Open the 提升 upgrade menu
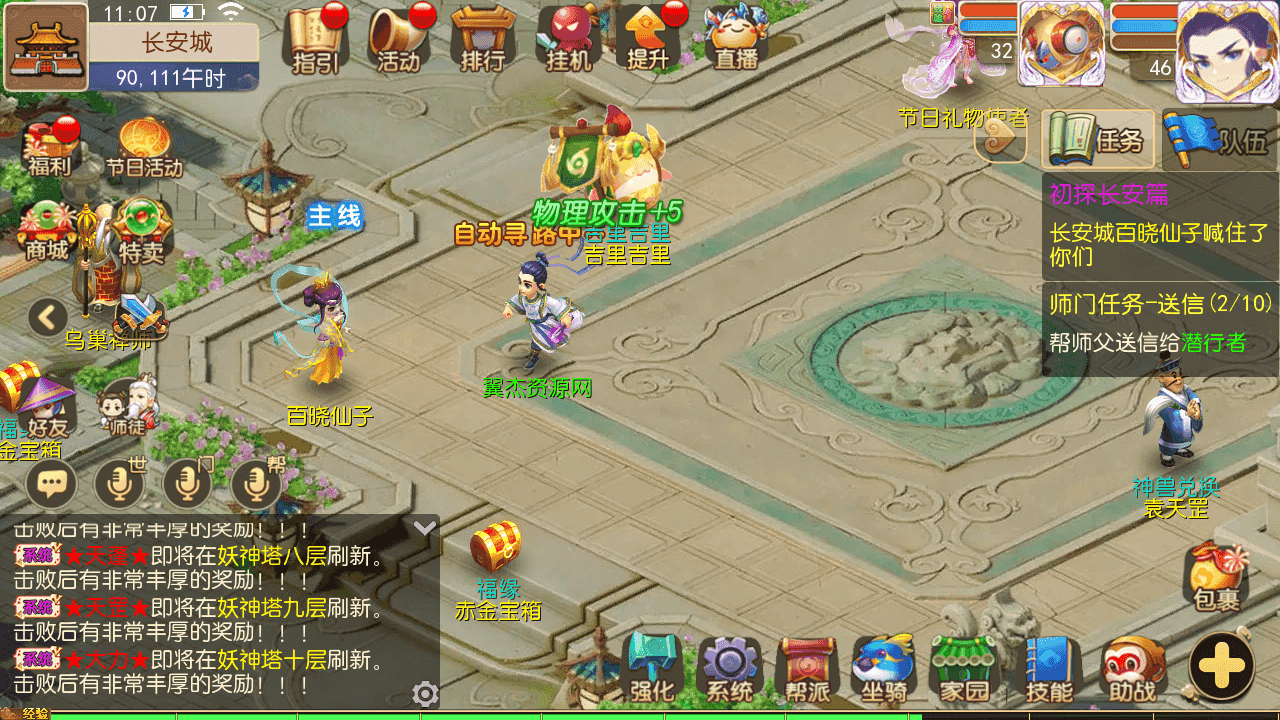 (x=648, y=38)
